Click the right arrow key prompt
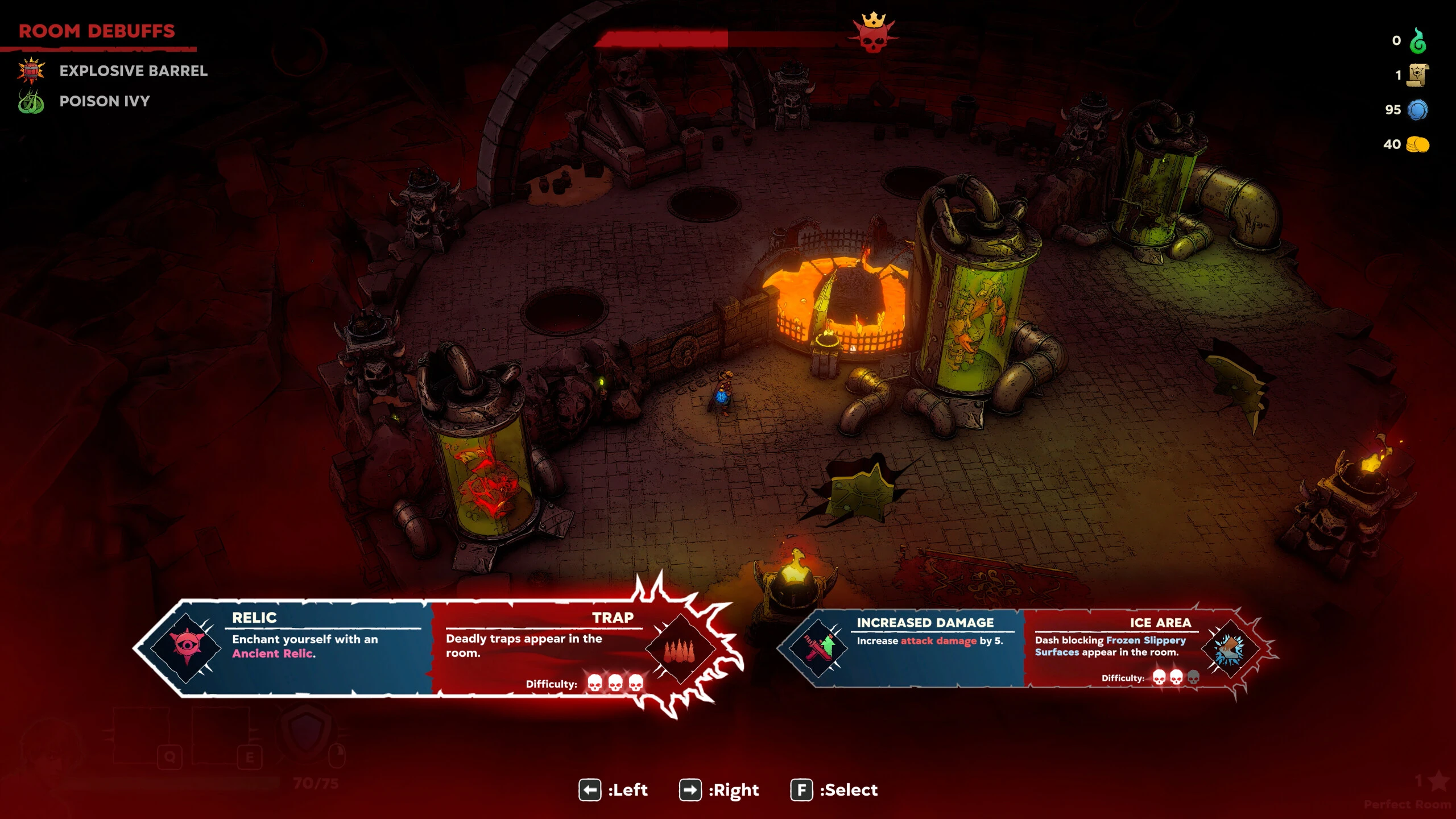1456x819 pixels. [690, 790]
